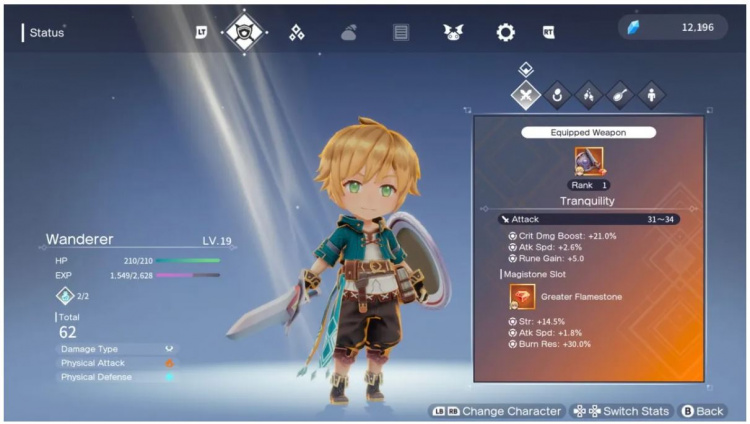The image size is (750, 424).
Task: Choose the Switch Stats option
Action: click(x=620, y=411)
